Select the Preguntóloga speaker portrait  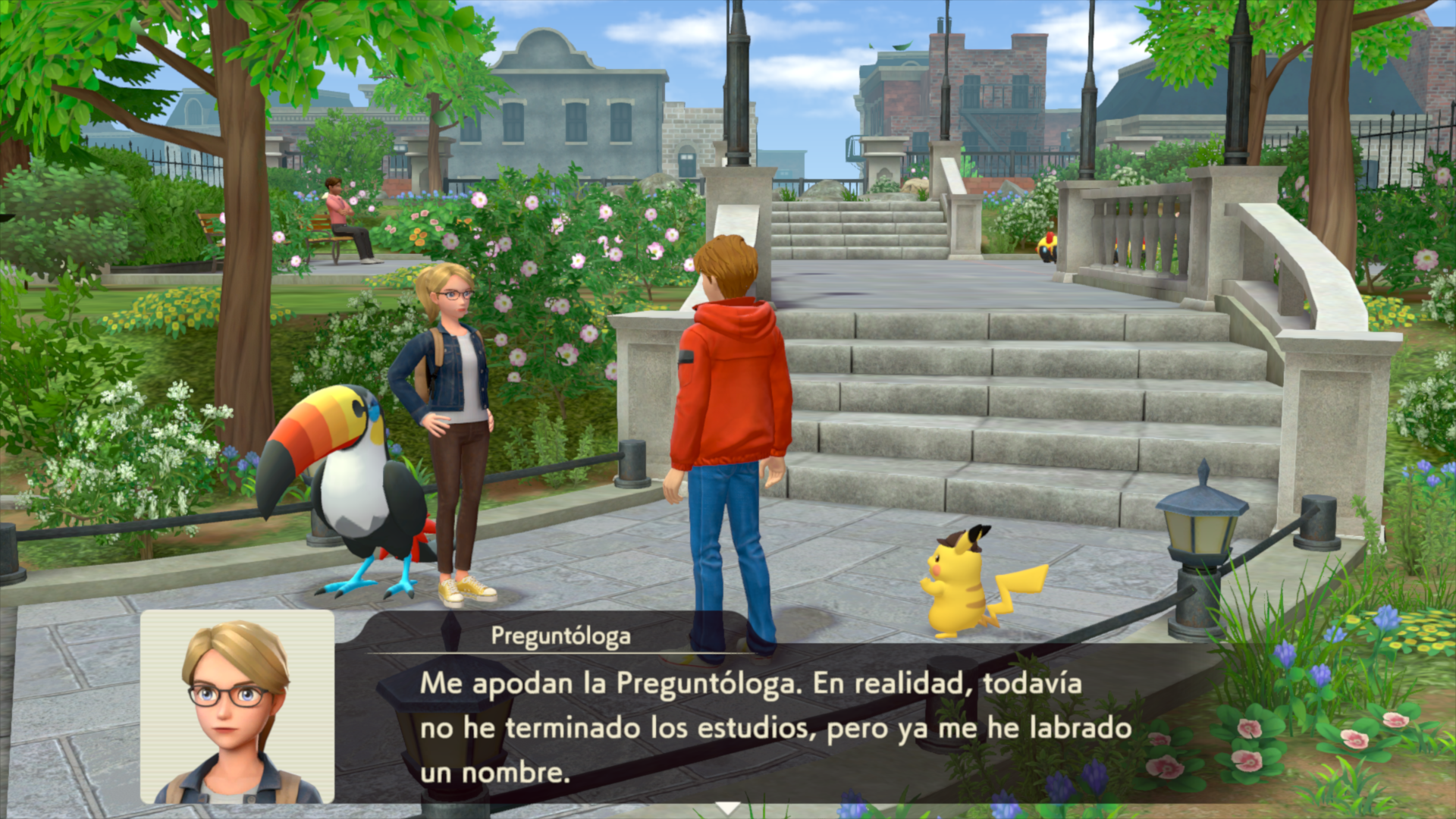pyautogui.click(x=237, y=707)
